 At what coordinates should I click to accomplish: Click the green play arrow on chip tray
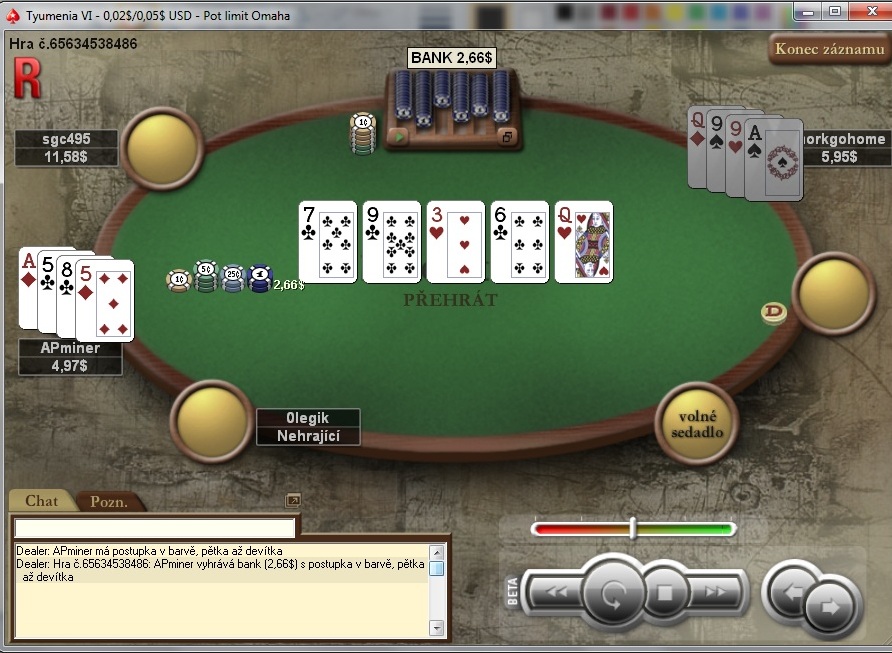coord(400,137)
